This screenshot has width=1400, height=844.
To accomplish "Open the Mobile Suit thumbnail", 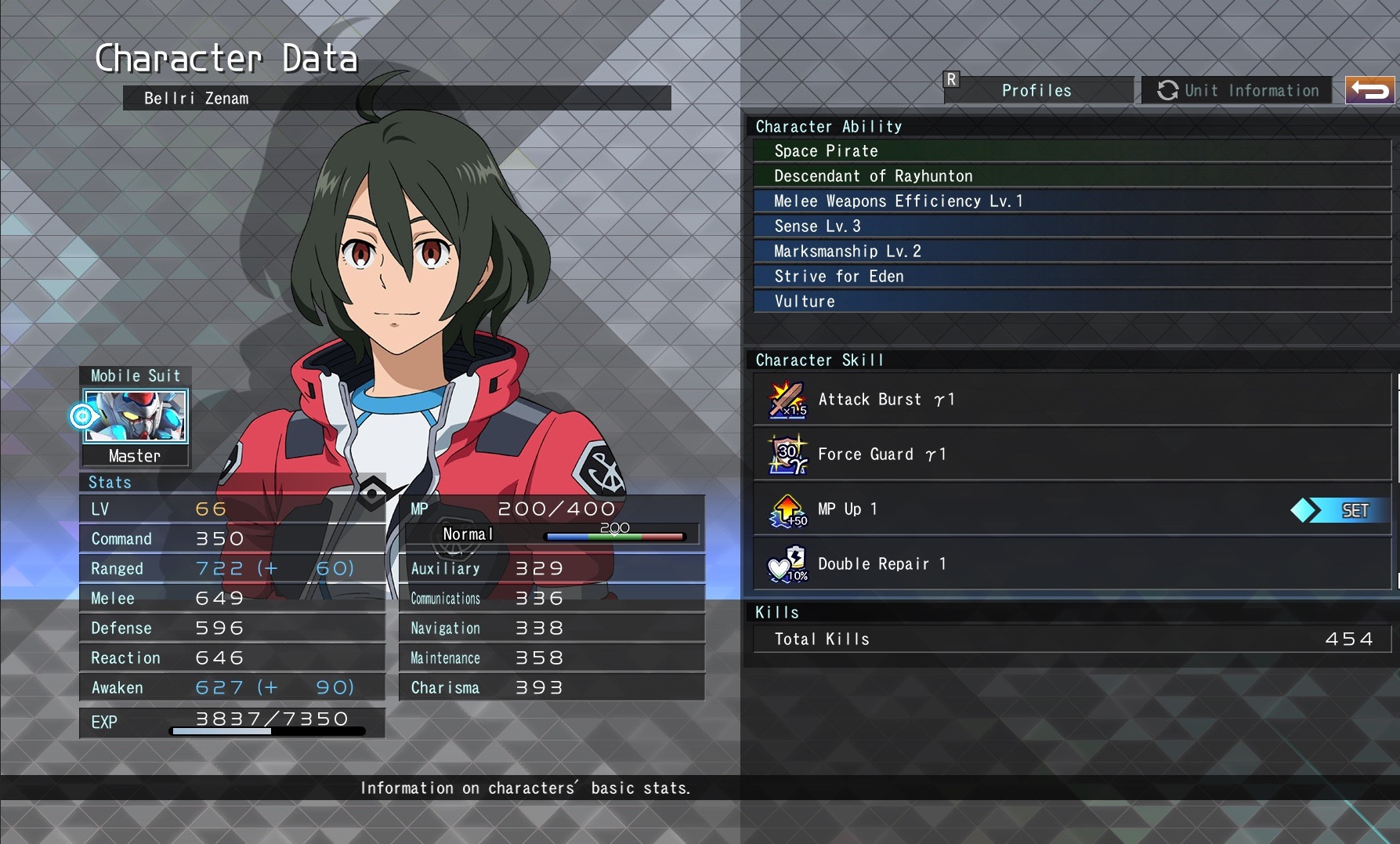I will click(x=136, y=416).
